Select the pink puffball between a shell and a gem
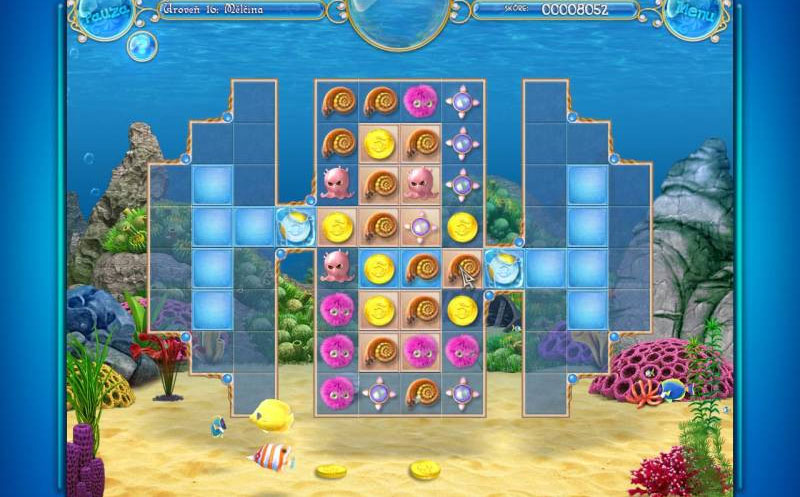The width and height of the screenshot is (800, 497). click(419, 99)
